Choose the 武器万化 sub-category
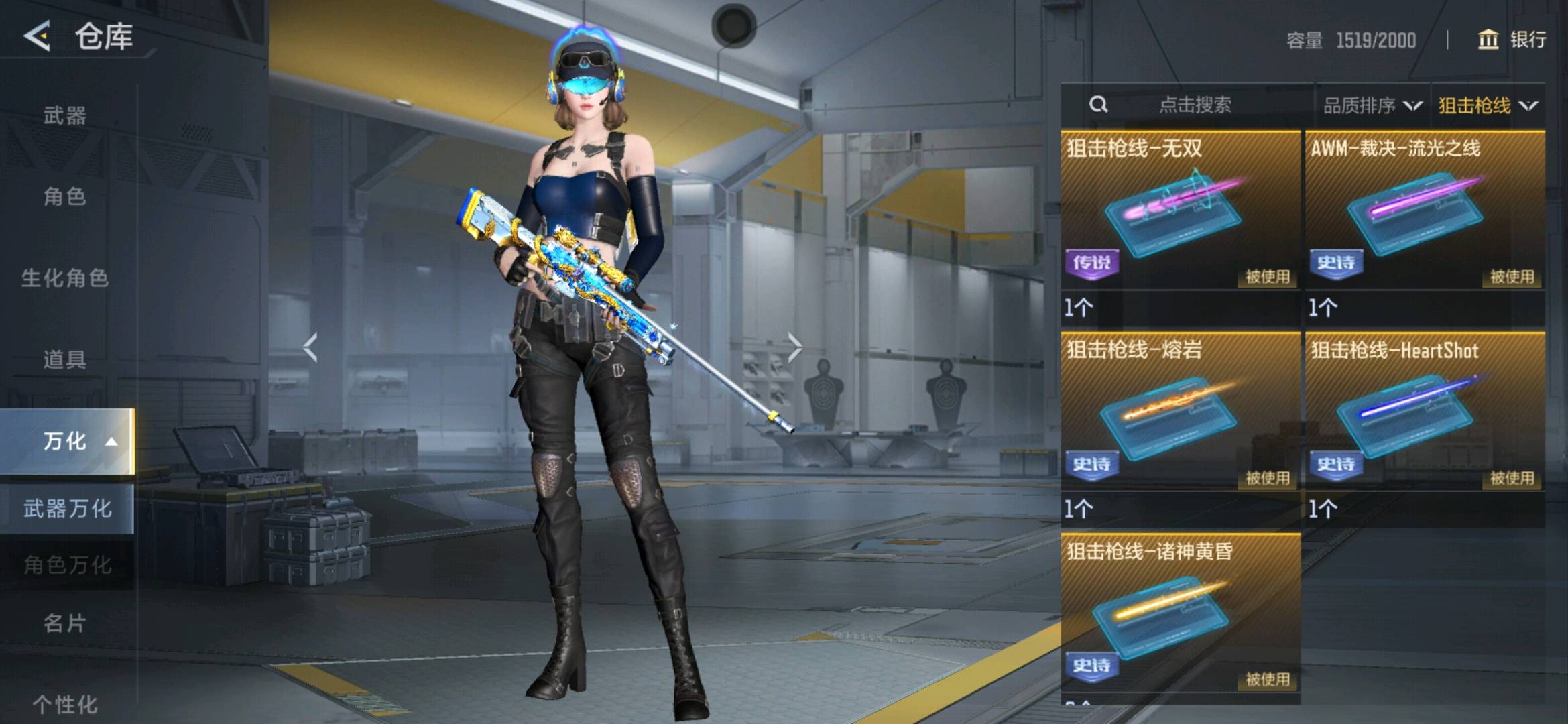Image resolution: width=1568 pixels, height=724 pixels. (x=67, y=509)
